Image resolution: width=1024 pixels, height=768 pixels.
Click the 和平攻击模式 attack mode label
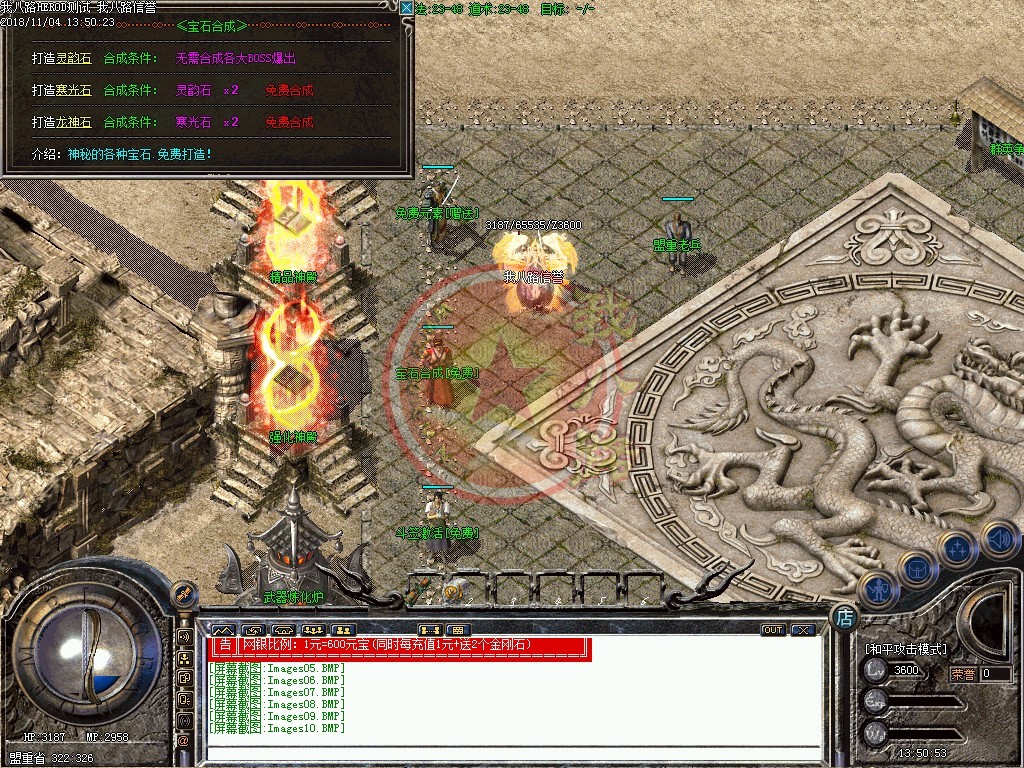[905, 649]
